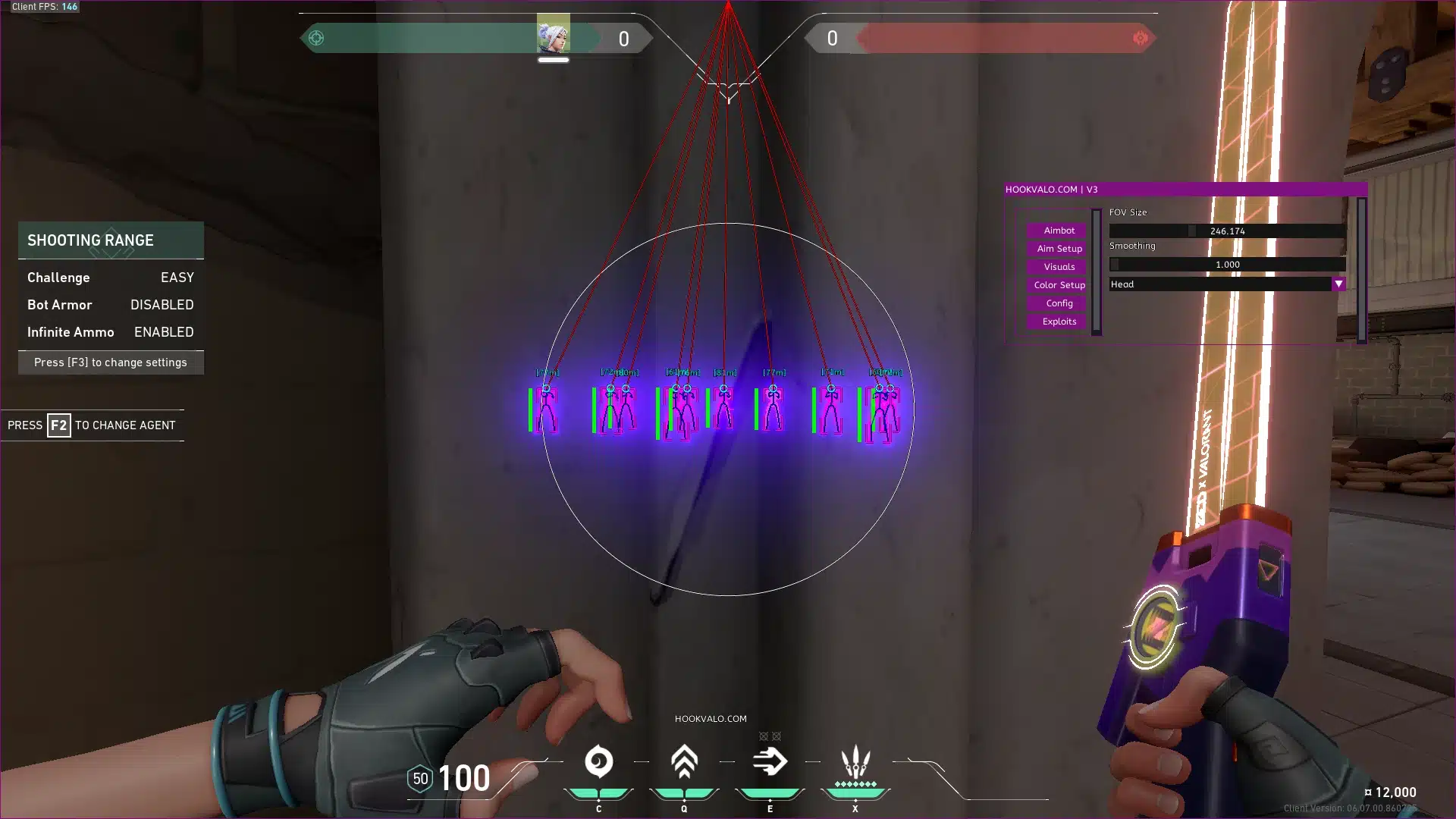Switch to the Aim Setup tab
The width and height of the screenshot is (1456, 819).
[1057, 249]
